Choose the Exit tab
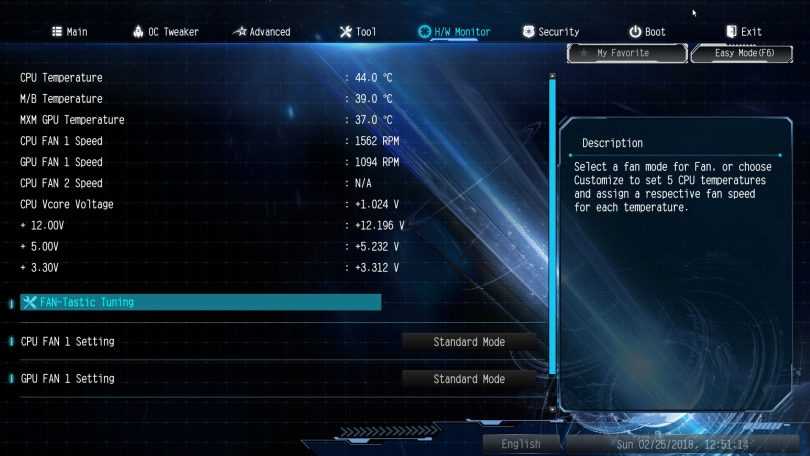Viewport: 810px width, 456px height. [x=743, y=32]
